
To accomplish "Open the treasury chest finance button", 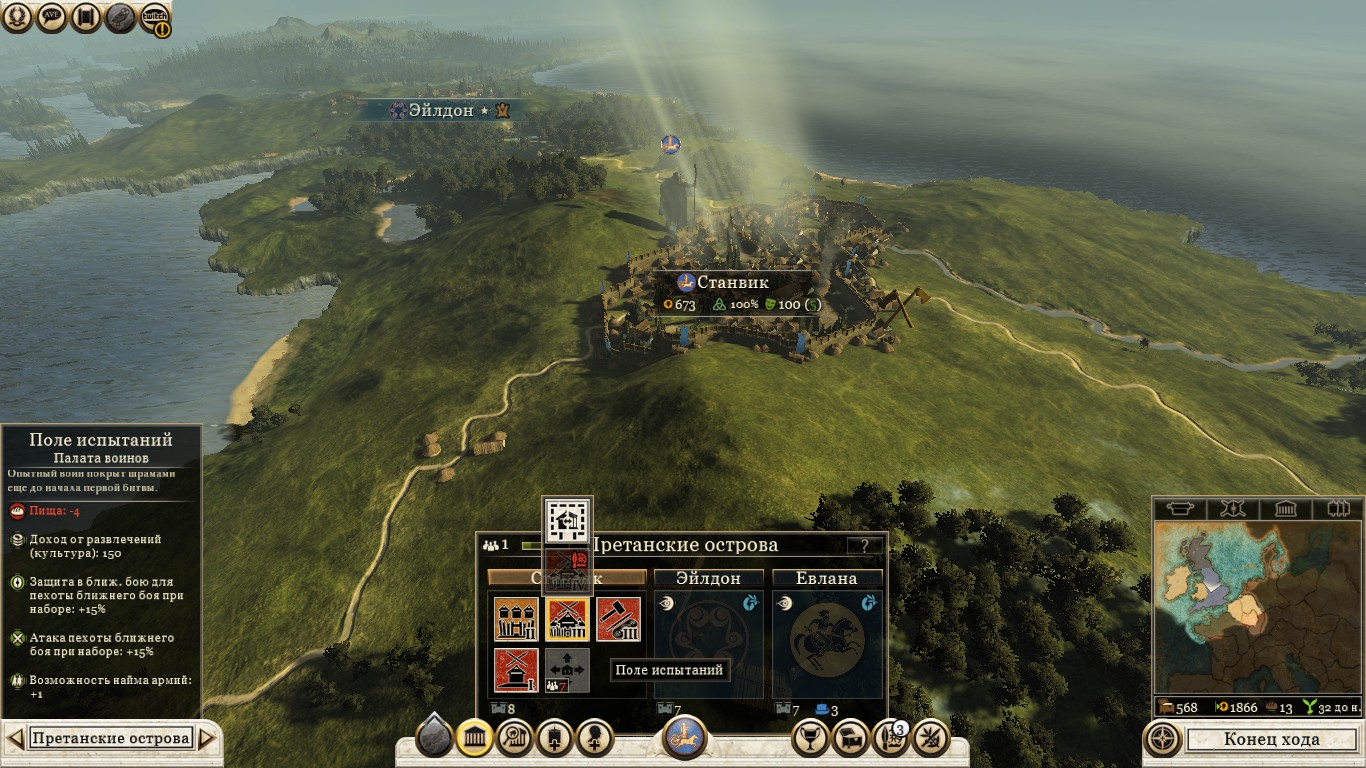I will [850, 739].
